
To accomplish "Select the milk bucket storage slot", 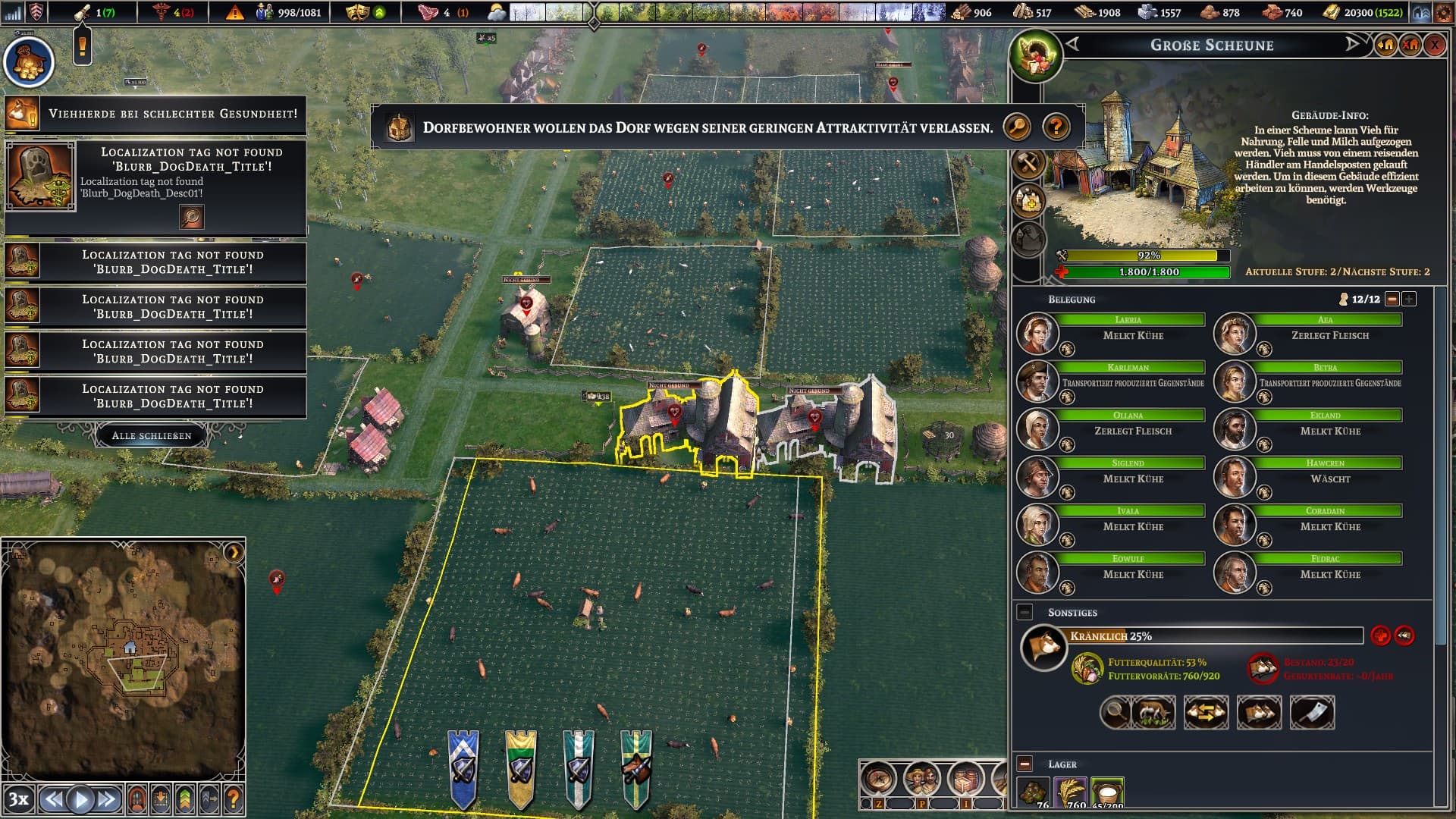I will point(1107,792).
